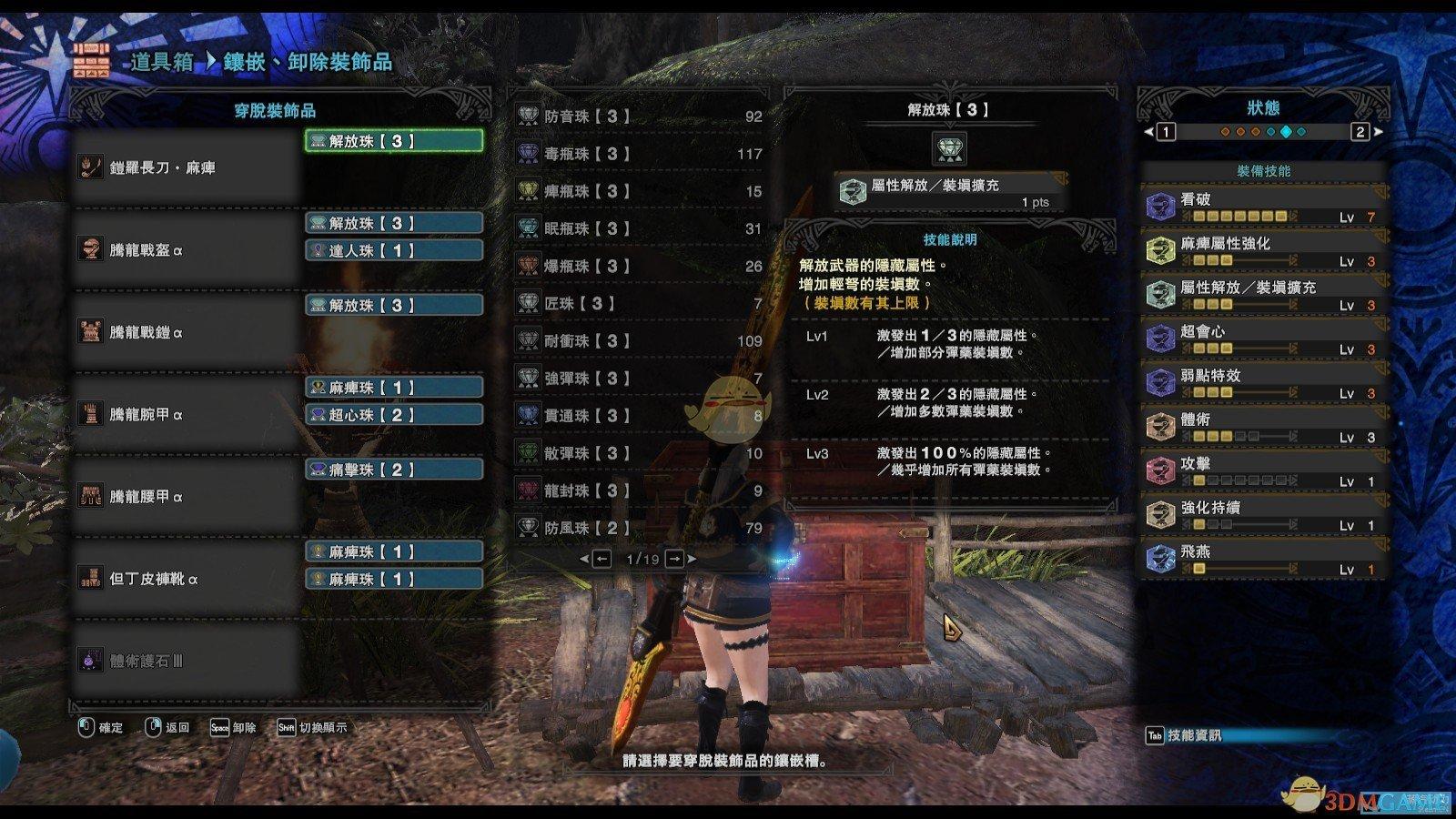Choose 龍封珠【3】 in the decoration list
This screenshot has height=819, width=1456.
click(x=639, y=490)
